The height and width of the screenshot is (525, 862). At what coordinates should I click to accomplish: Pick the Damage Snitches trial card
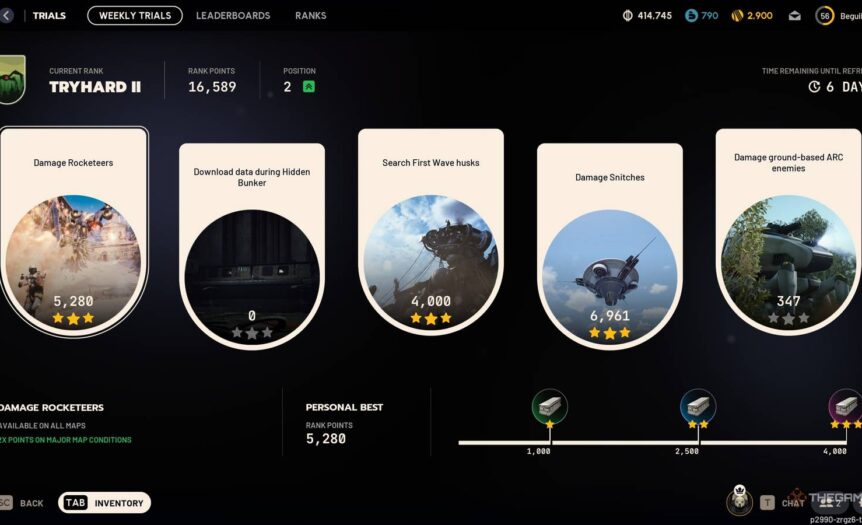610,245
